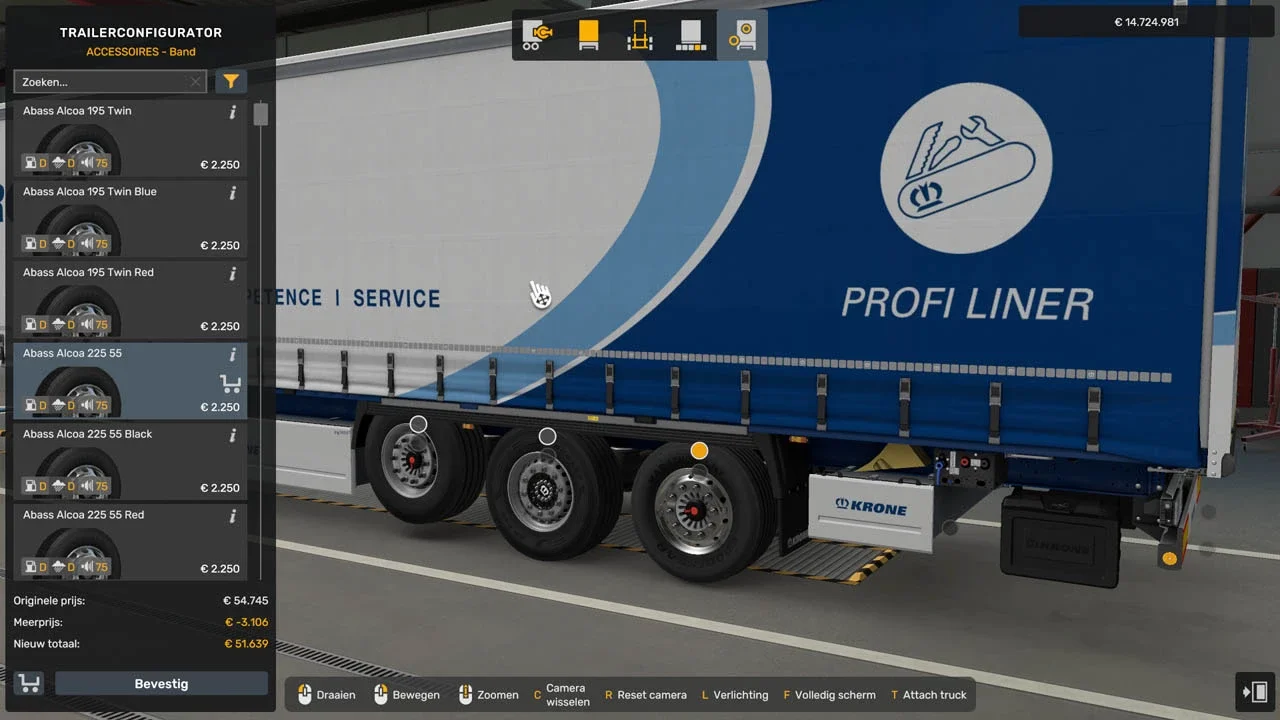This screenshot has width=1280, height=720.
Task: Show info for Abass Alcoa 195 Twin
Action: point(233,111)
